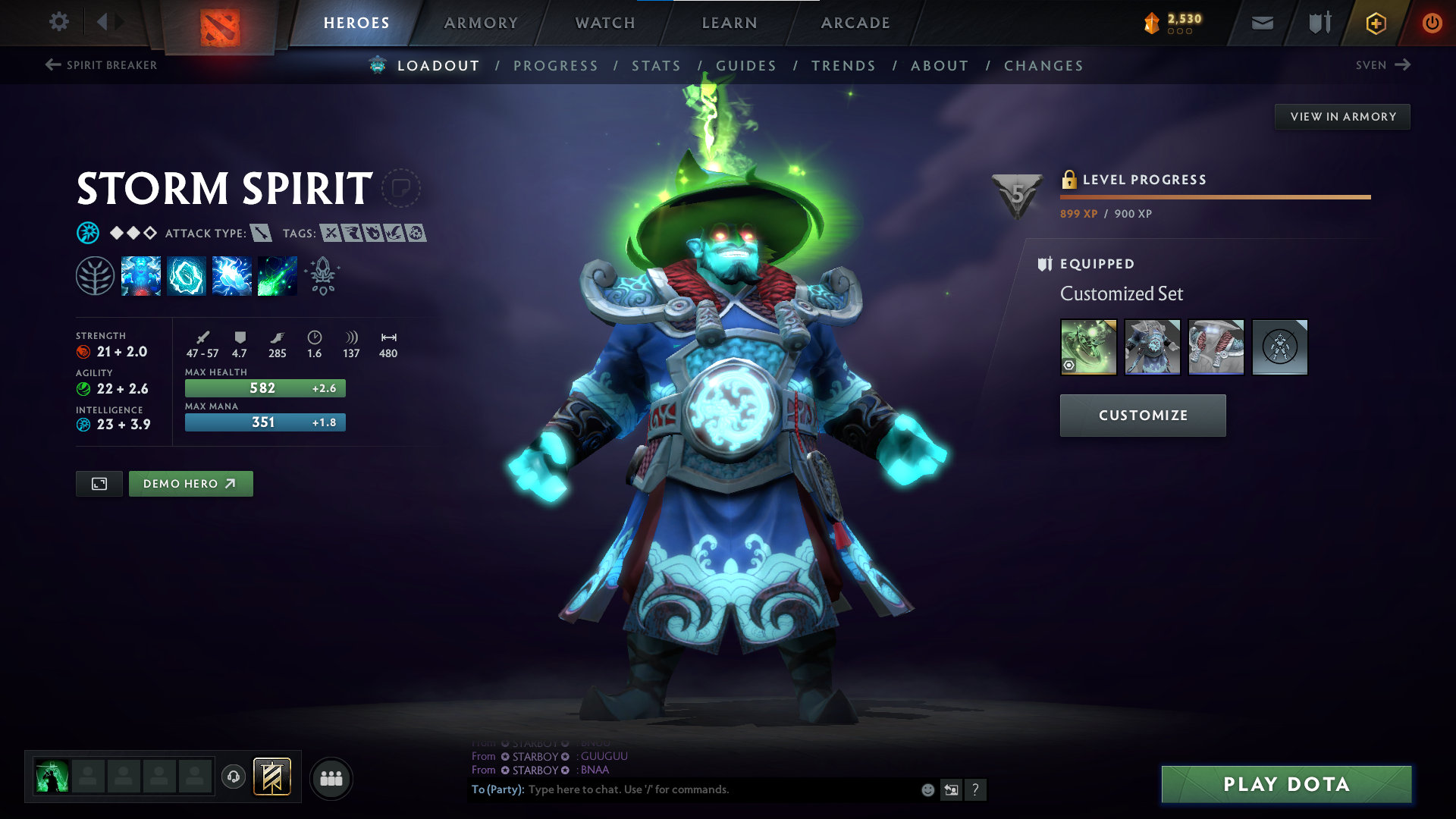Screen dimensions: 1456x819
Task: Open the mail envelope icon
Action: pos(1262,23)
